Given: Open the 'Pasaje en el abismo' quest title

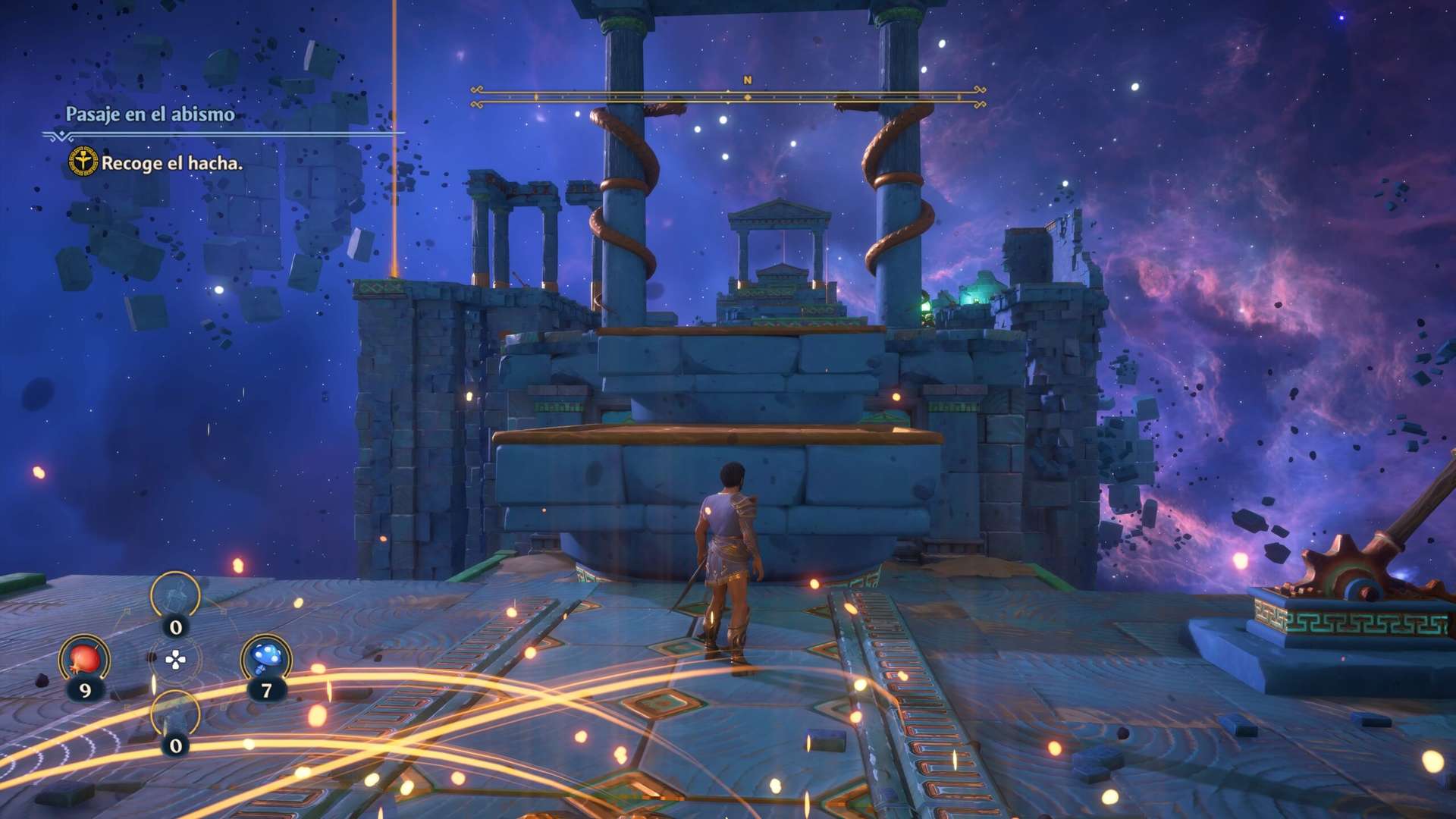Looking at the screenshot, I should (150, 115).
